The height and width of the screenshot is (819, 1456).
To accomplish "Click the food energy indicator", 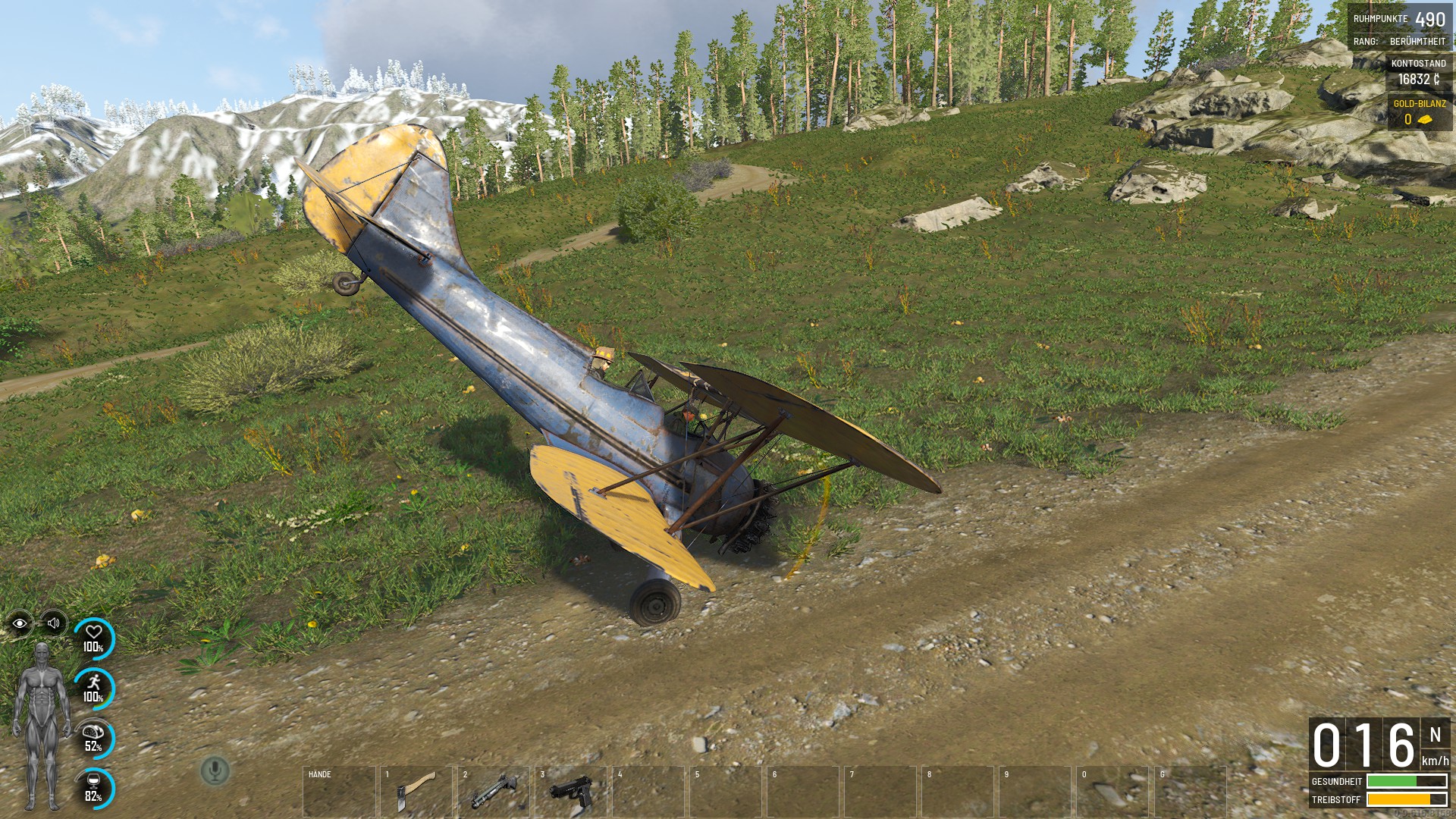I will 94,738.
